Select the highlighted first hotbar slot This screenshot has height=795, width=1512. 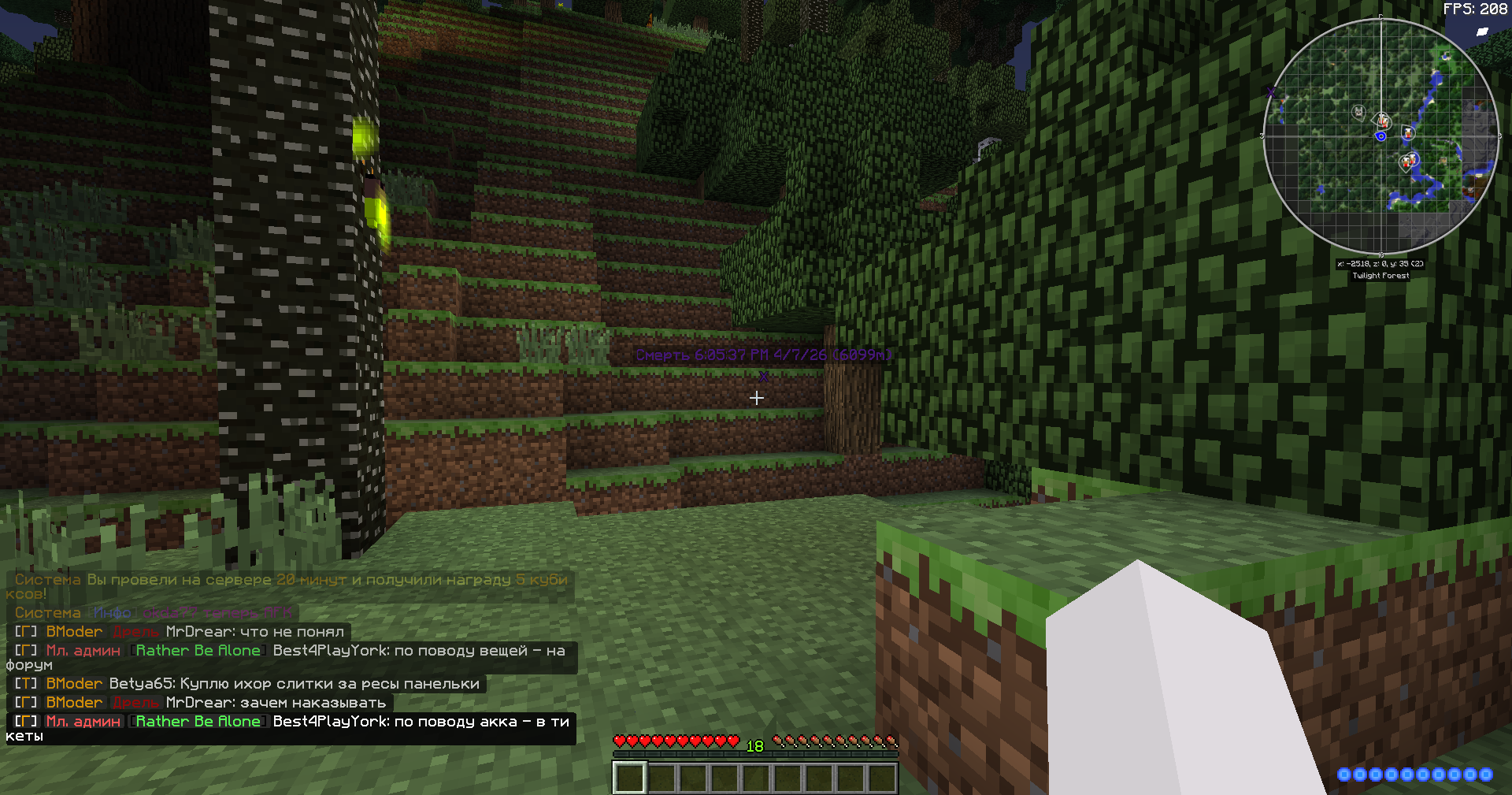(630, 778)
